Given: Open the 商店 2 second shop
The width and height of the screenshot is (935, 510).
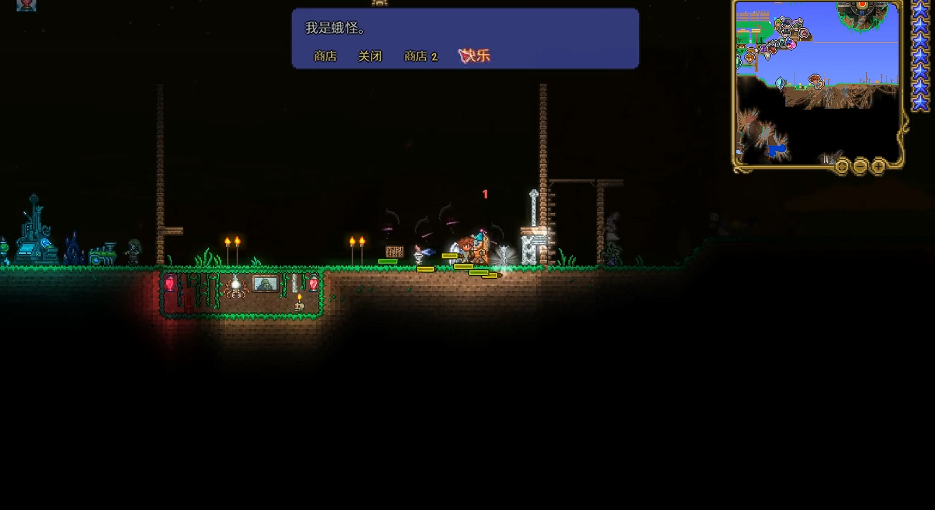Looking at the screenshot, I should click(x=421, y=57).
